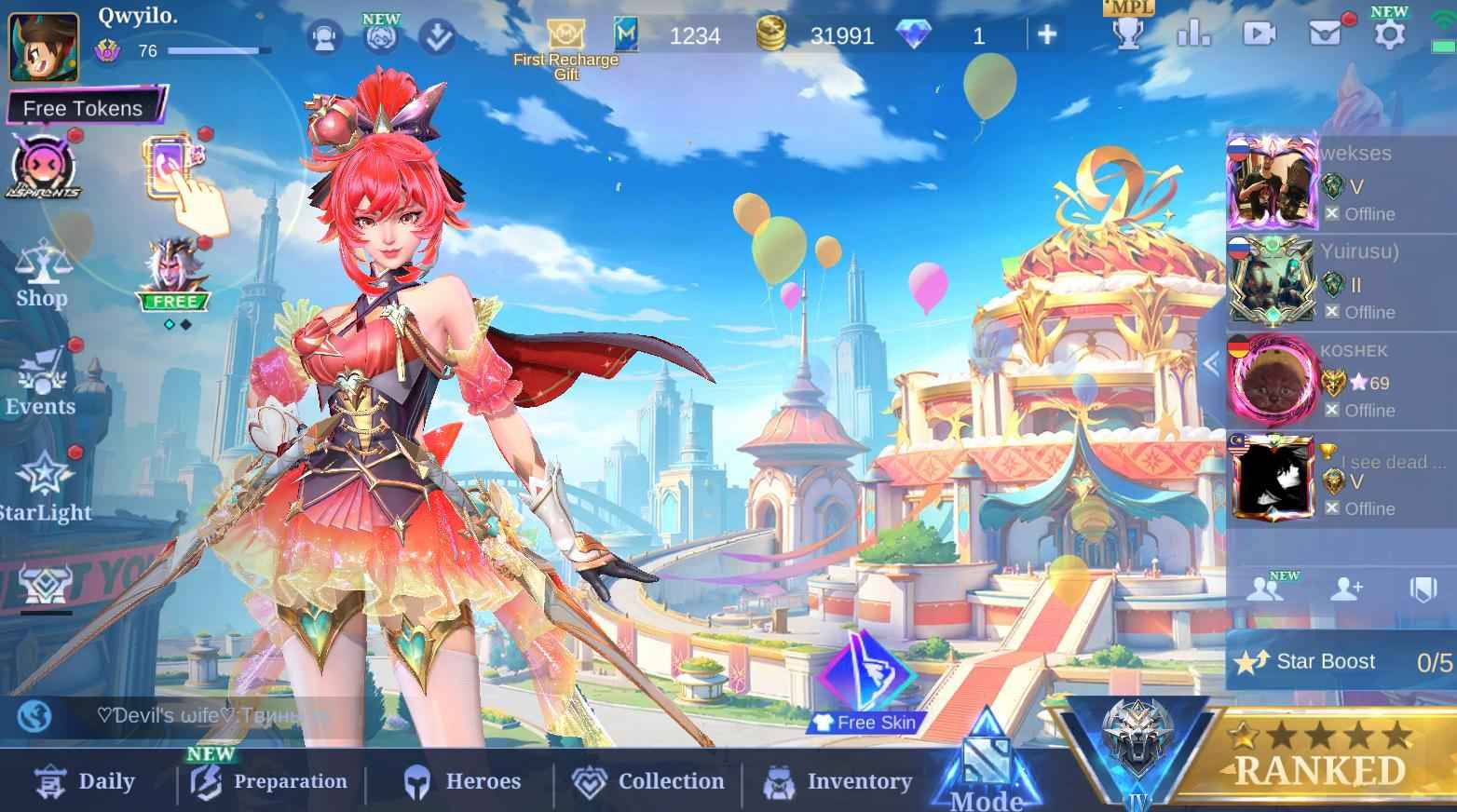Viewport: 1457px width, 812px height.
Task: Open the live stream video player icon
Action: click(1260, 33)
